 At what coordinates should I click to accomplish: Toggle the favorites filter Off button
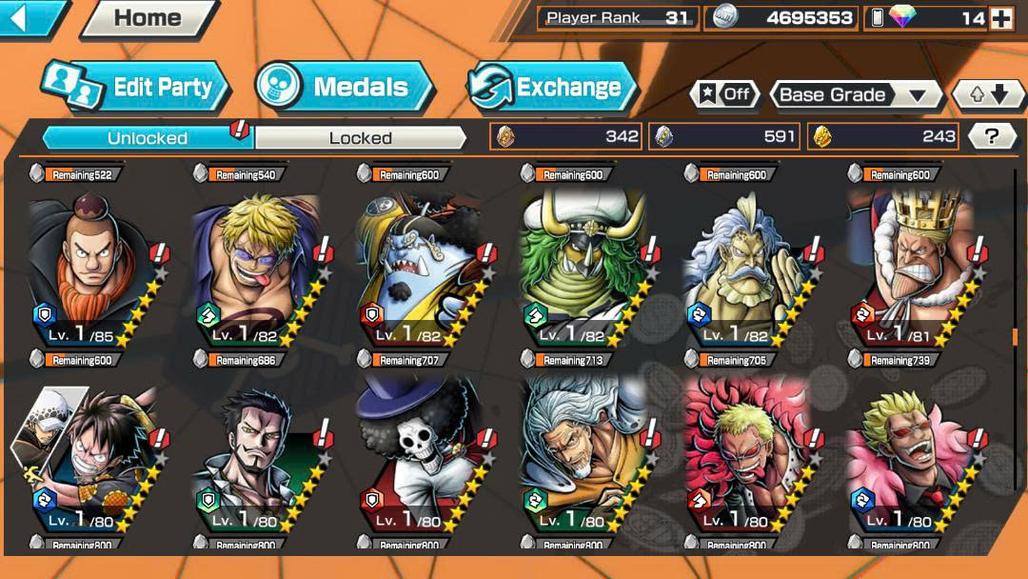[x=723, y=95]
